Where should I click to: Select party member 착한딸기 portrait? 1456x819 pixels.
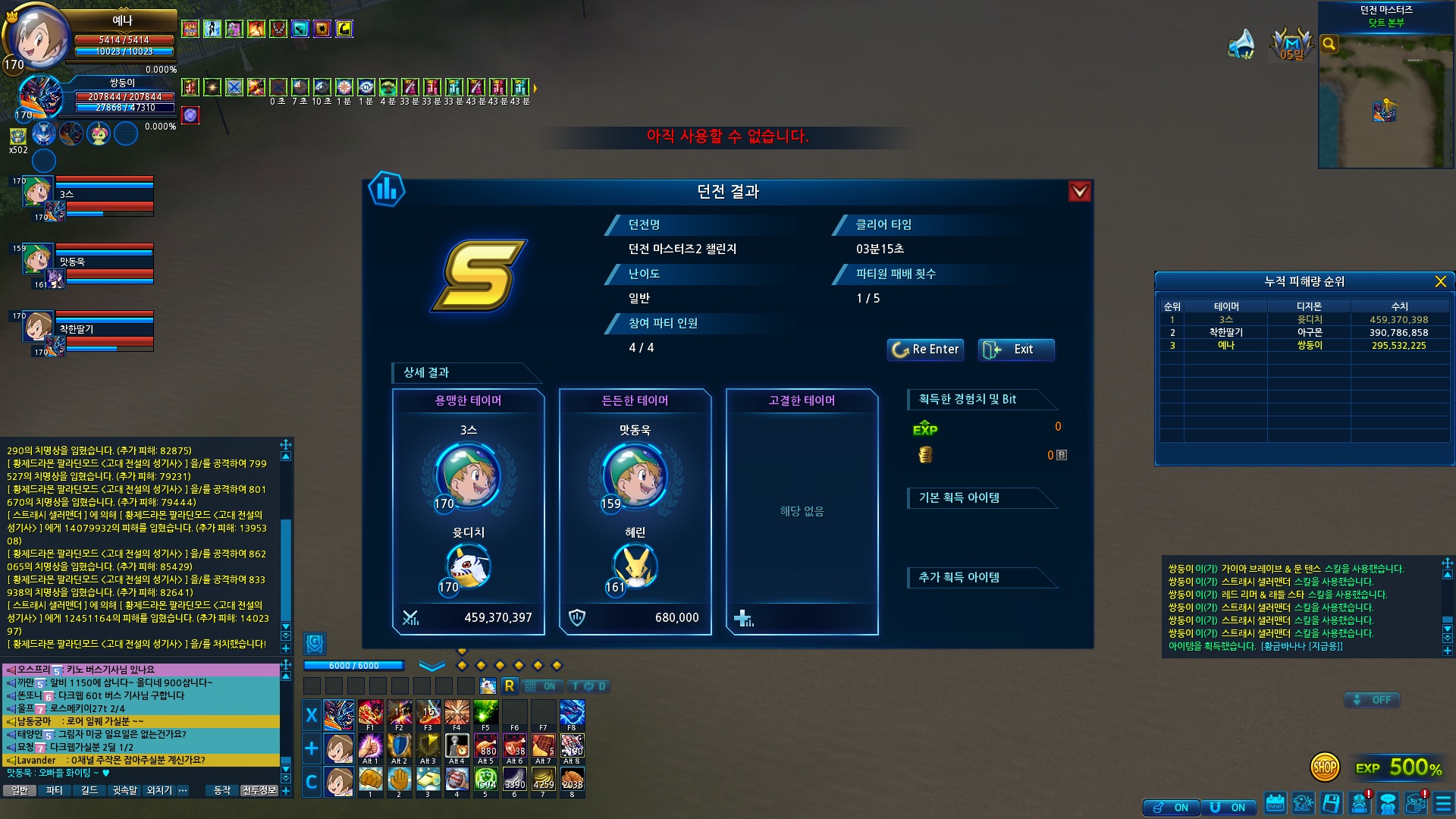pyautogui.click(x=36, y=328)
